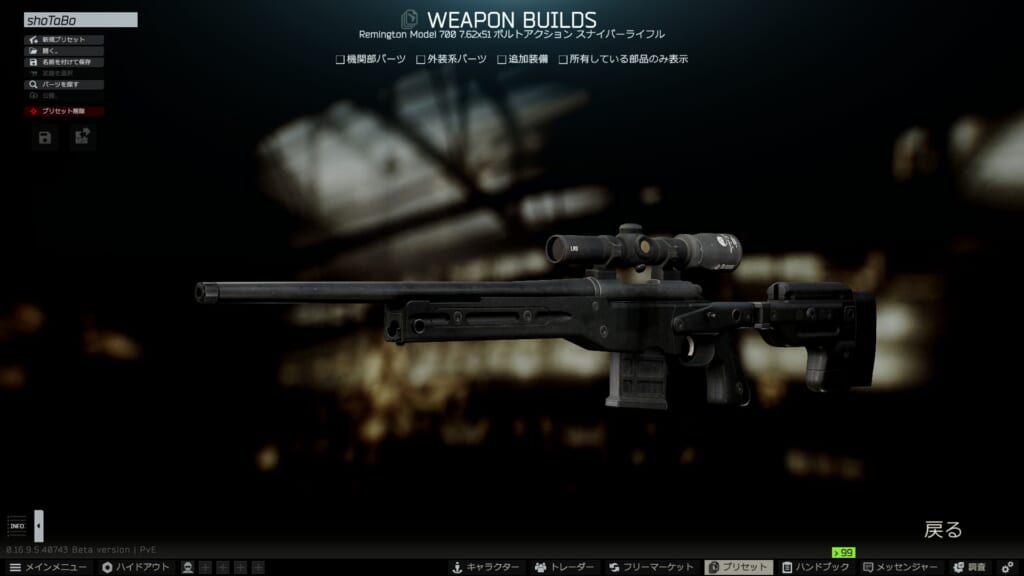The image size is (1024, 576).
Task: Open the Character tab (キャラクター)
Action: [486, 567]
